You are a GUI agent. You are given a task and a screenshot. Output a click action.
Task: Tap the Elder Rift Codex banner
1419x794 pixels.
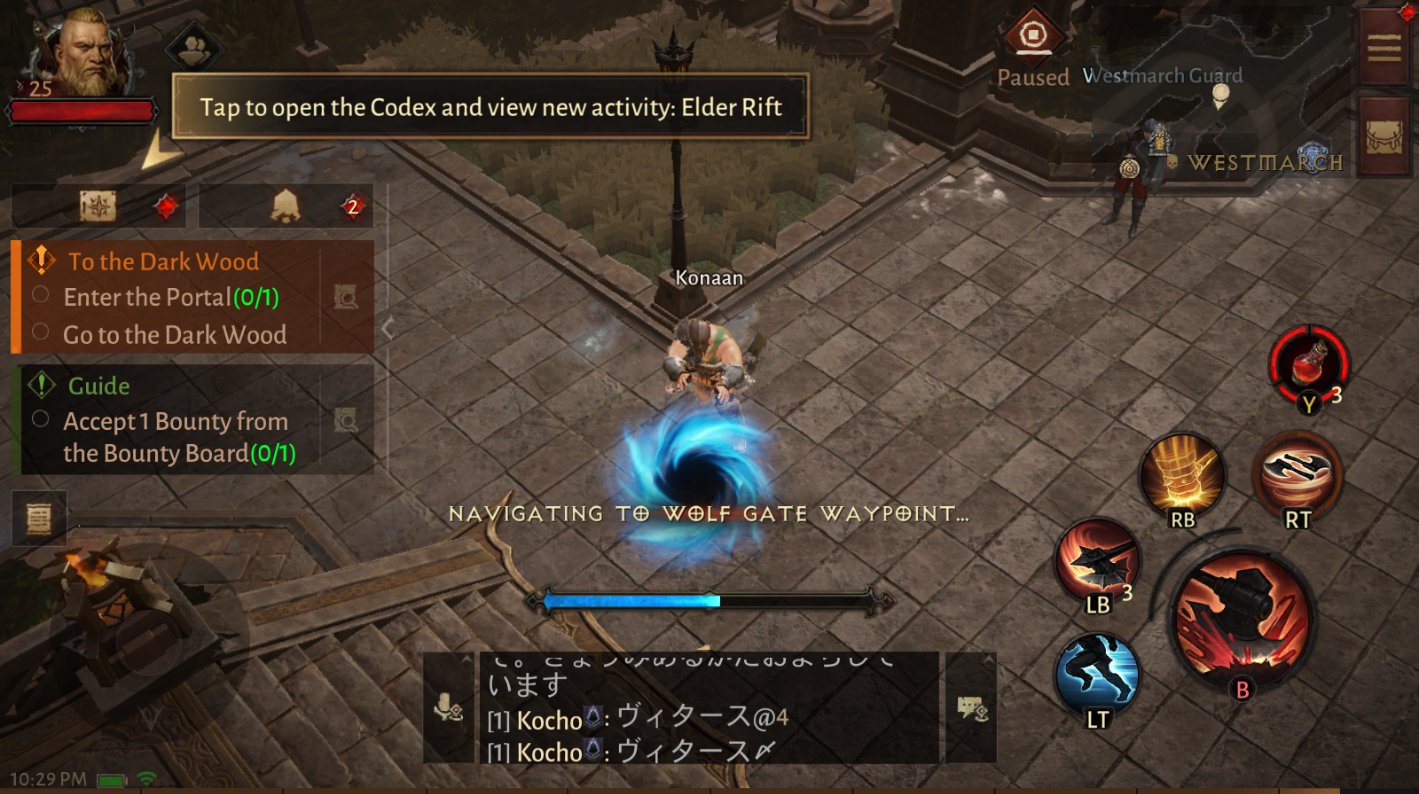[493, 107]
